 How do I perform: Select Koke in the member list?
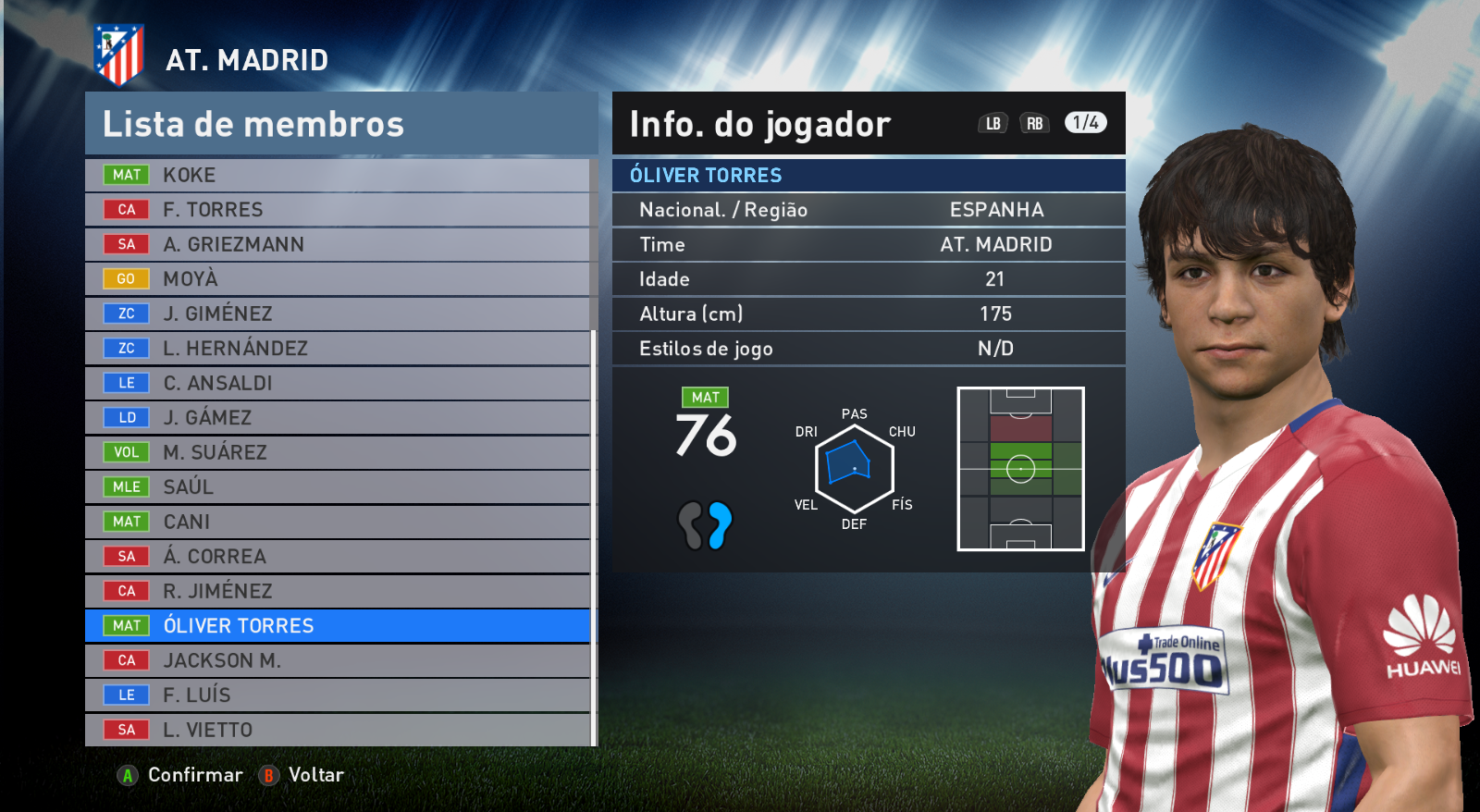[x=337, y=175]
